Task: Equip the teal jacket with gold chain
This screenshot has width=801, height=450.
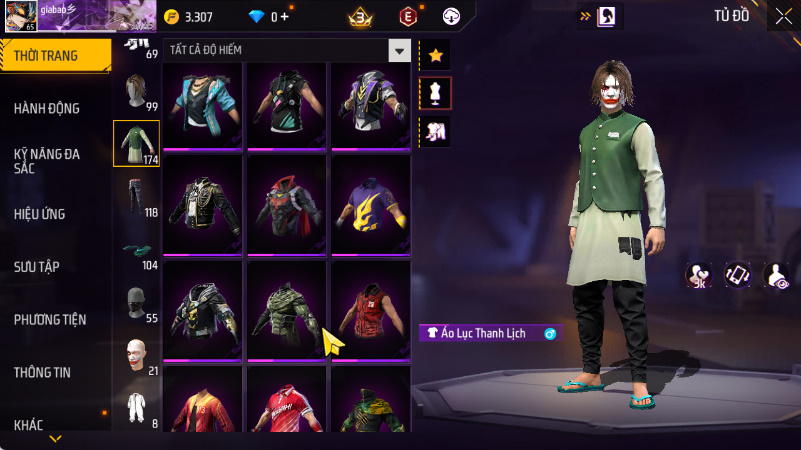Action: 202,105
